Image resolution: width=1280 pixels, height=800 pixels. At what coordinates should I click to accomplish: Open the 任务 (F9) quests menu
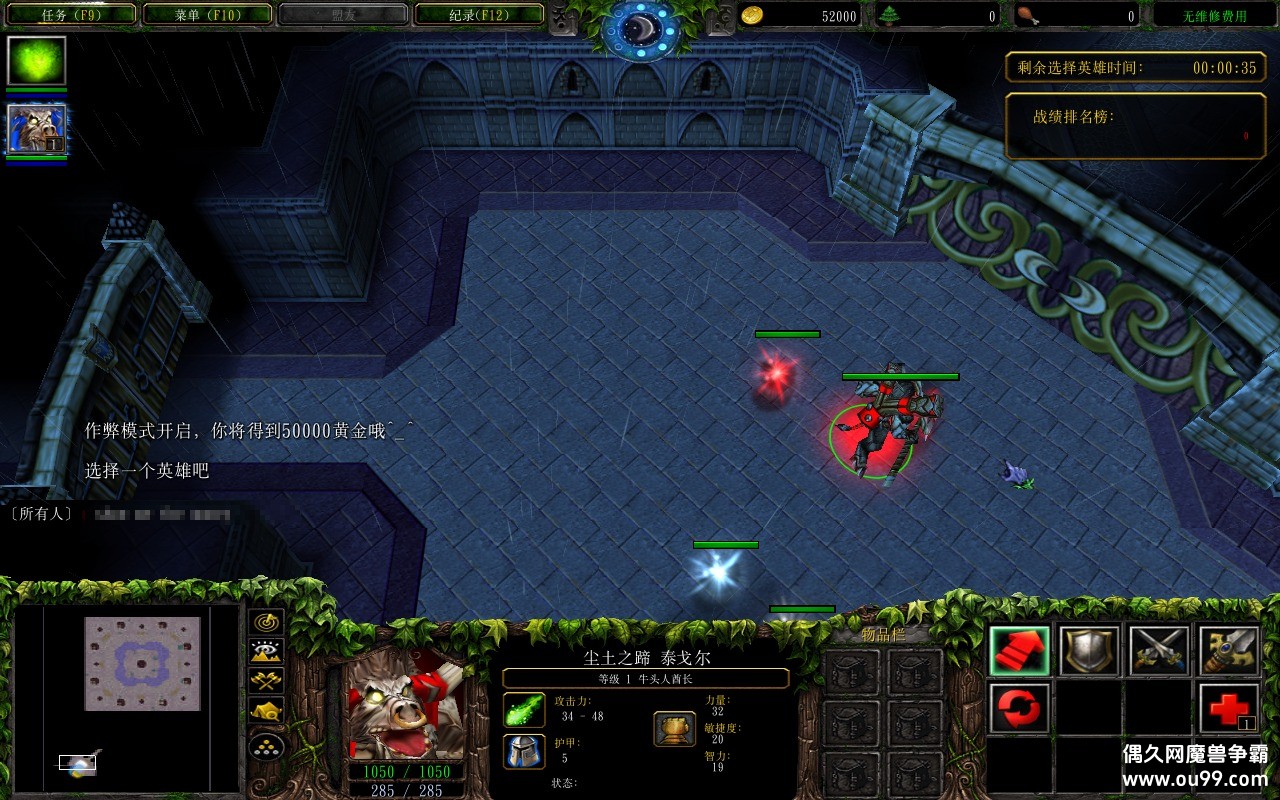70,15
